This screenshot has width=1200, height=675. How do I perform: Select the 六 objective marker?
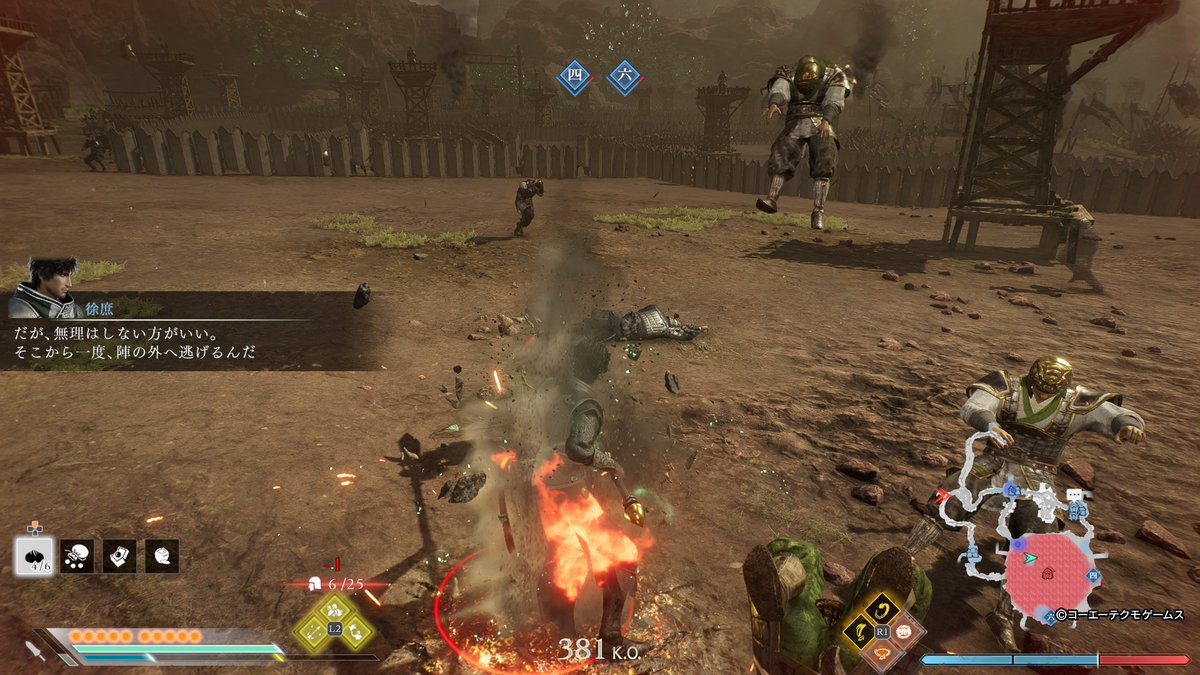pos(624,77)
